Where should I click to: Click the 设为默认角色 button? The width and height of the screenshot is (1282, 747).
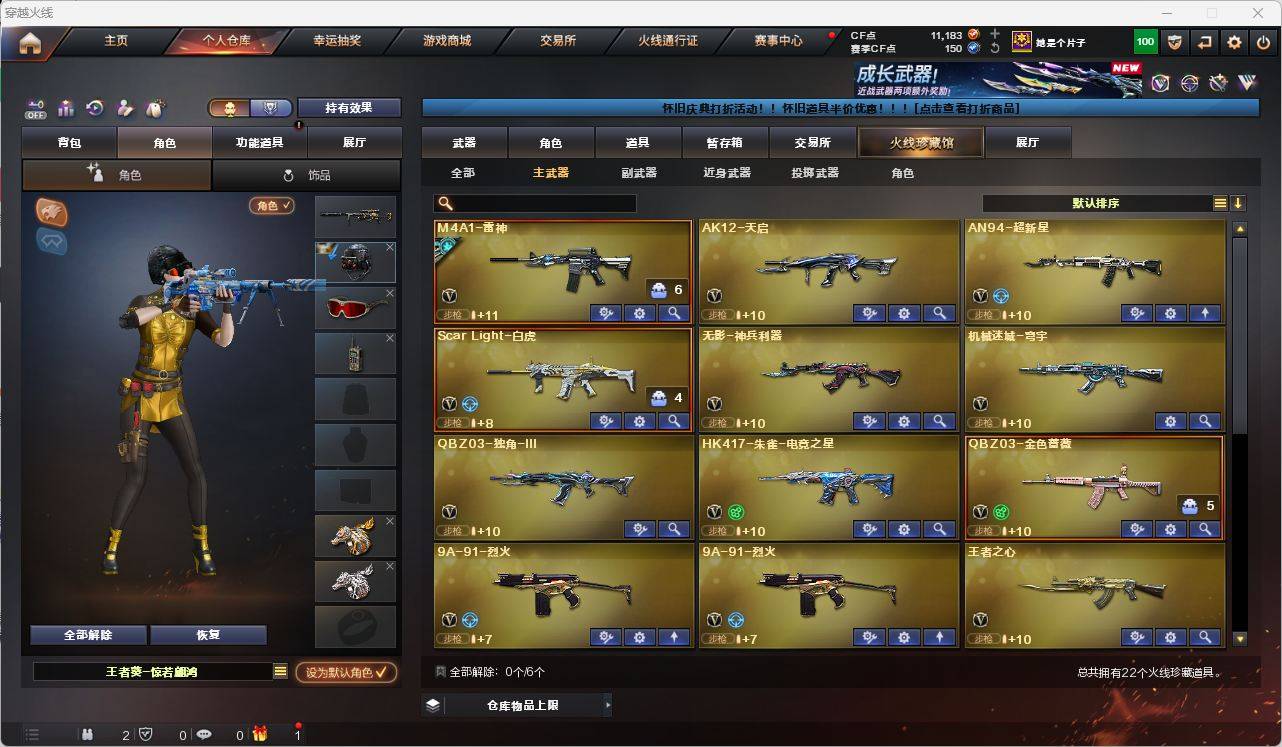click(345, 673)
